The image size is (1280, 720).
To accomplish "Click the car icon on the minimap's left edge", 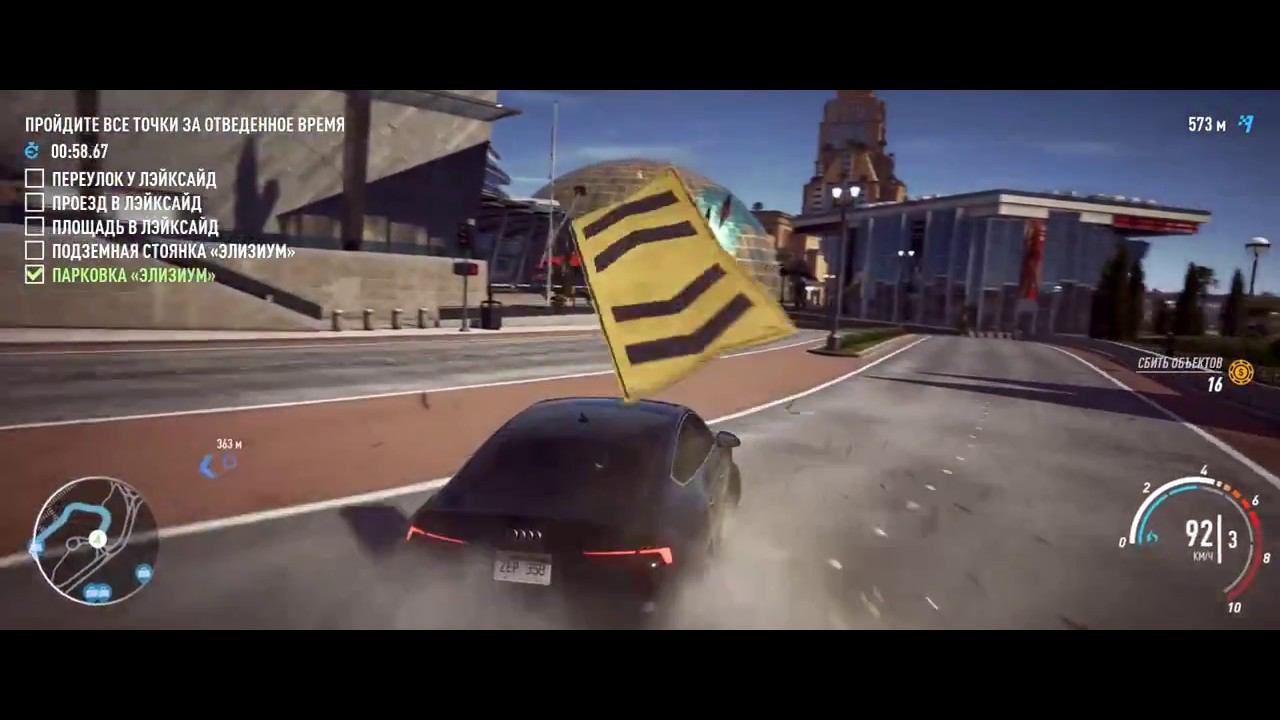I will [x=36, y=549].
